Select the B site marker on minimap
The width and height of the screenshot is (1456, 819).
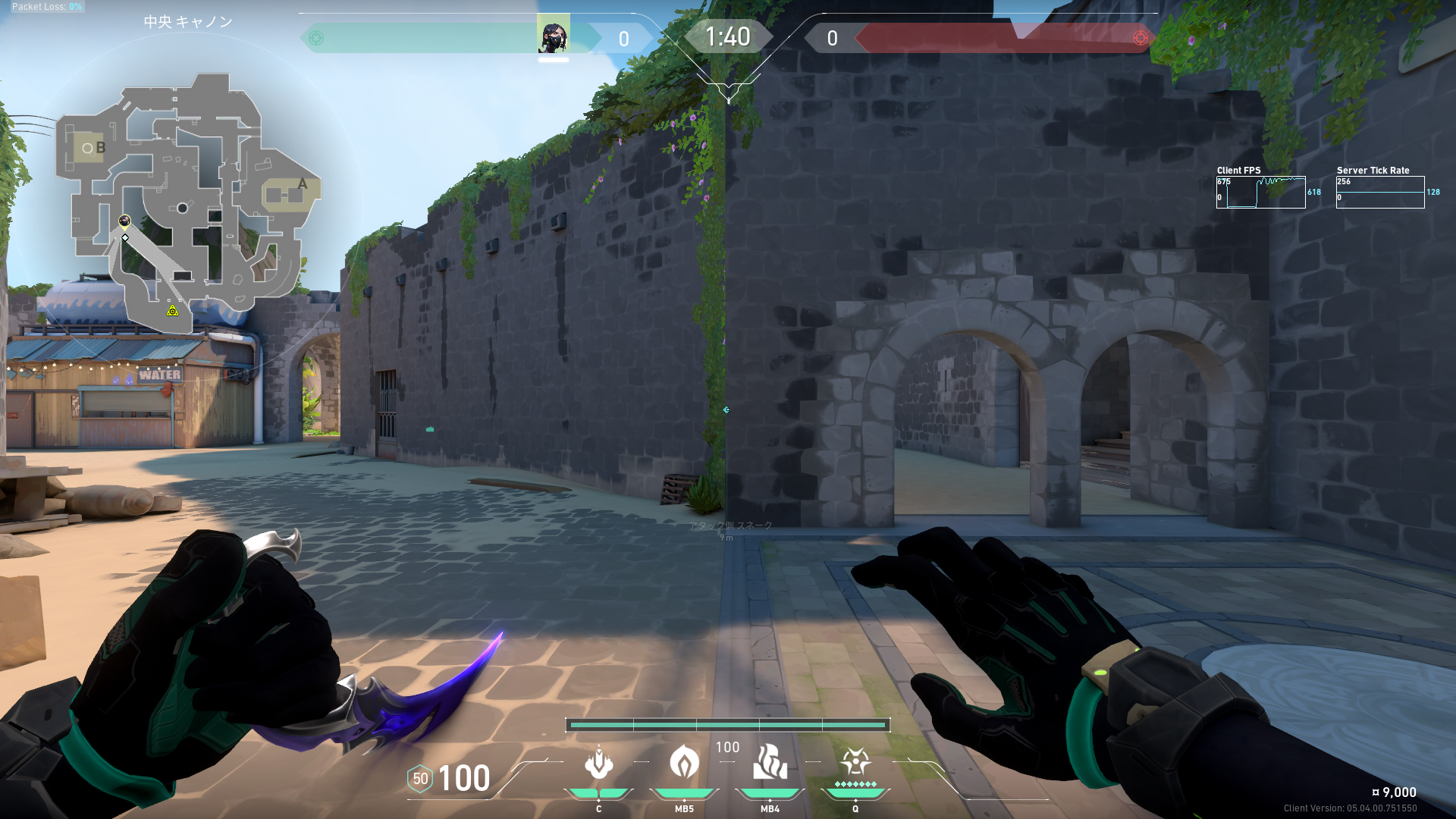coord(100,148)
